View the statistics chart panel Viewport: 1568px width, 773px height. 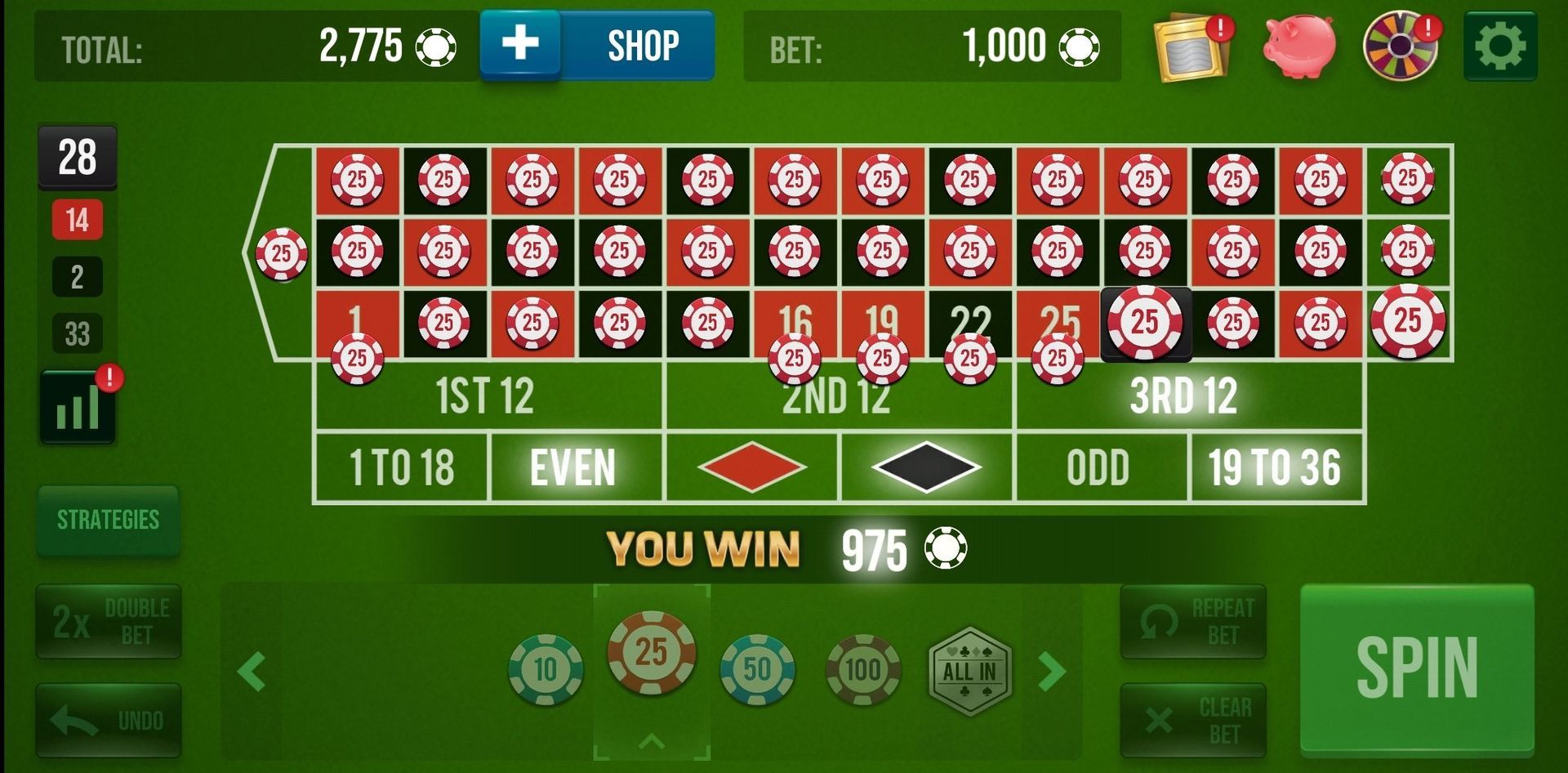76,404
